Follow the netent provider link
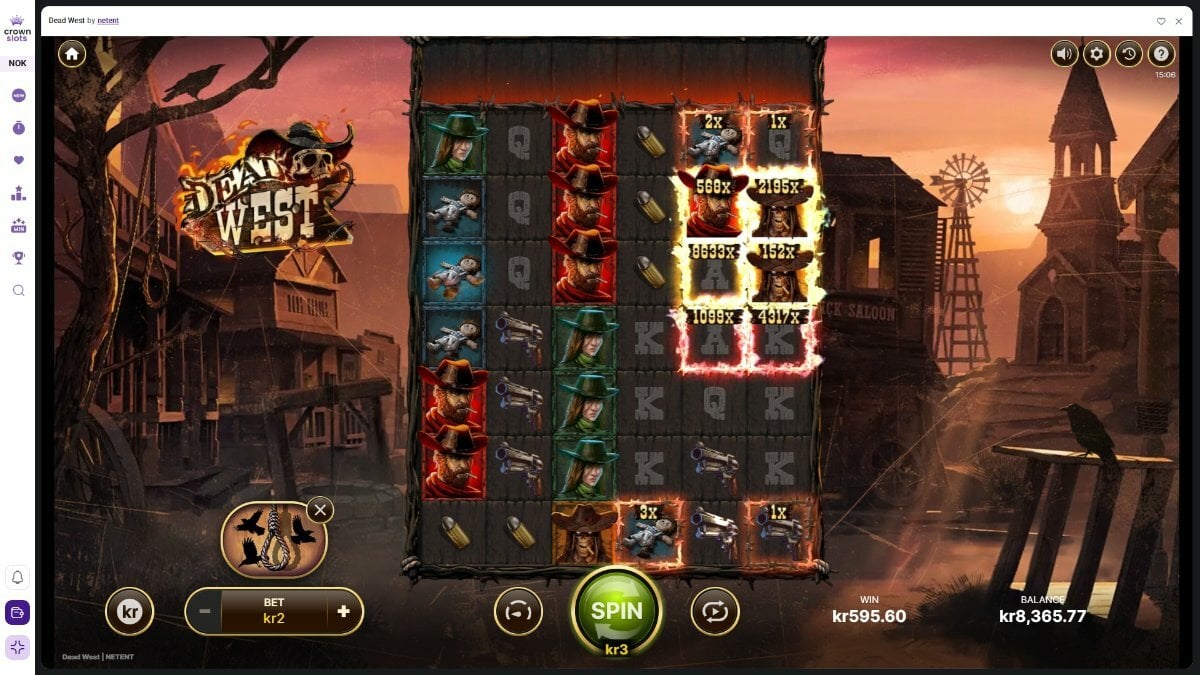Viewport: 1200px width, 675px height. click(108, 21)
